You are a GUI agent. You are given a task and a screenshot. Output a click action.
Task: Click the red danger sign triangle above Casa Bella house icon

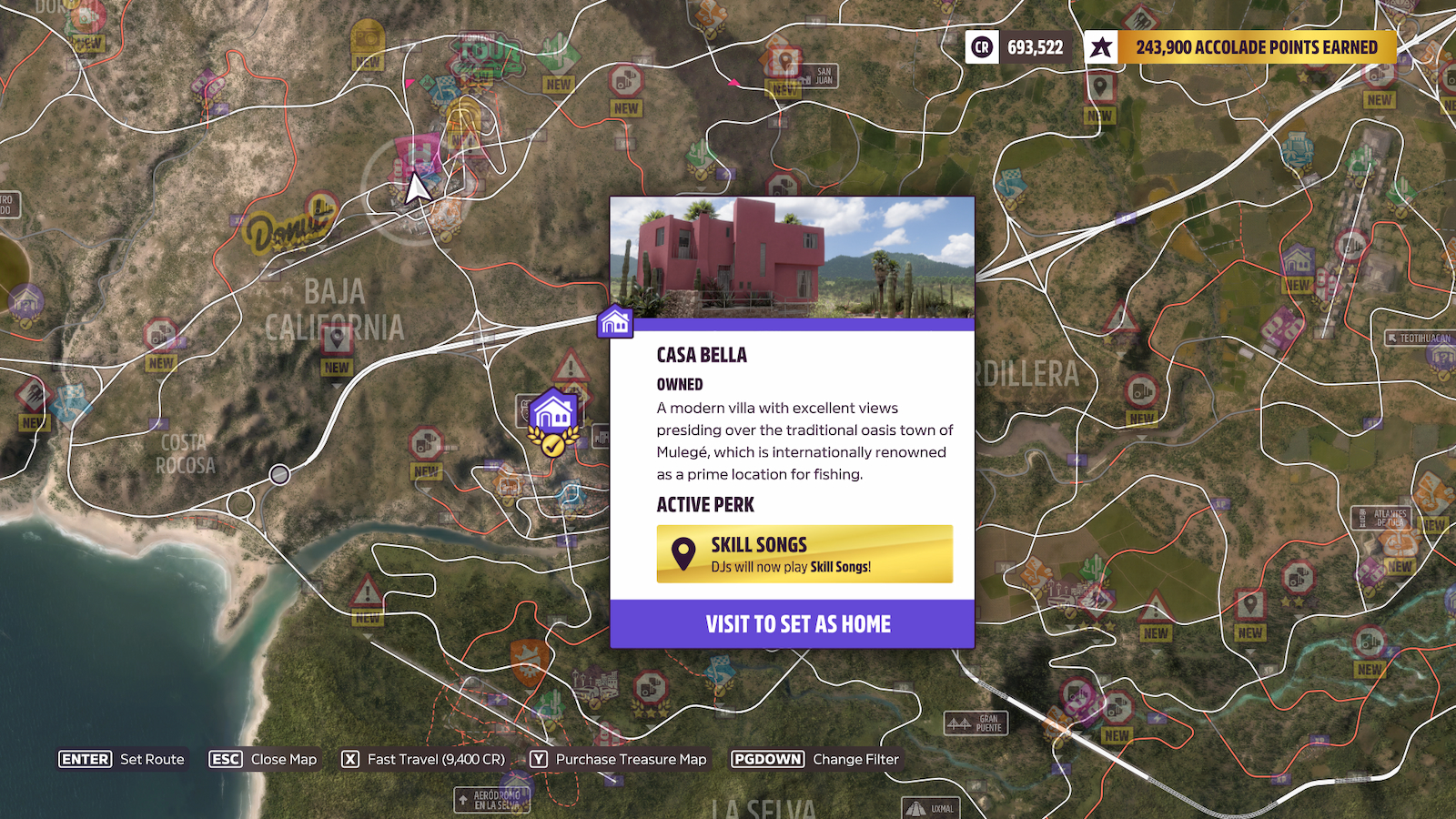tap(571, 366)
